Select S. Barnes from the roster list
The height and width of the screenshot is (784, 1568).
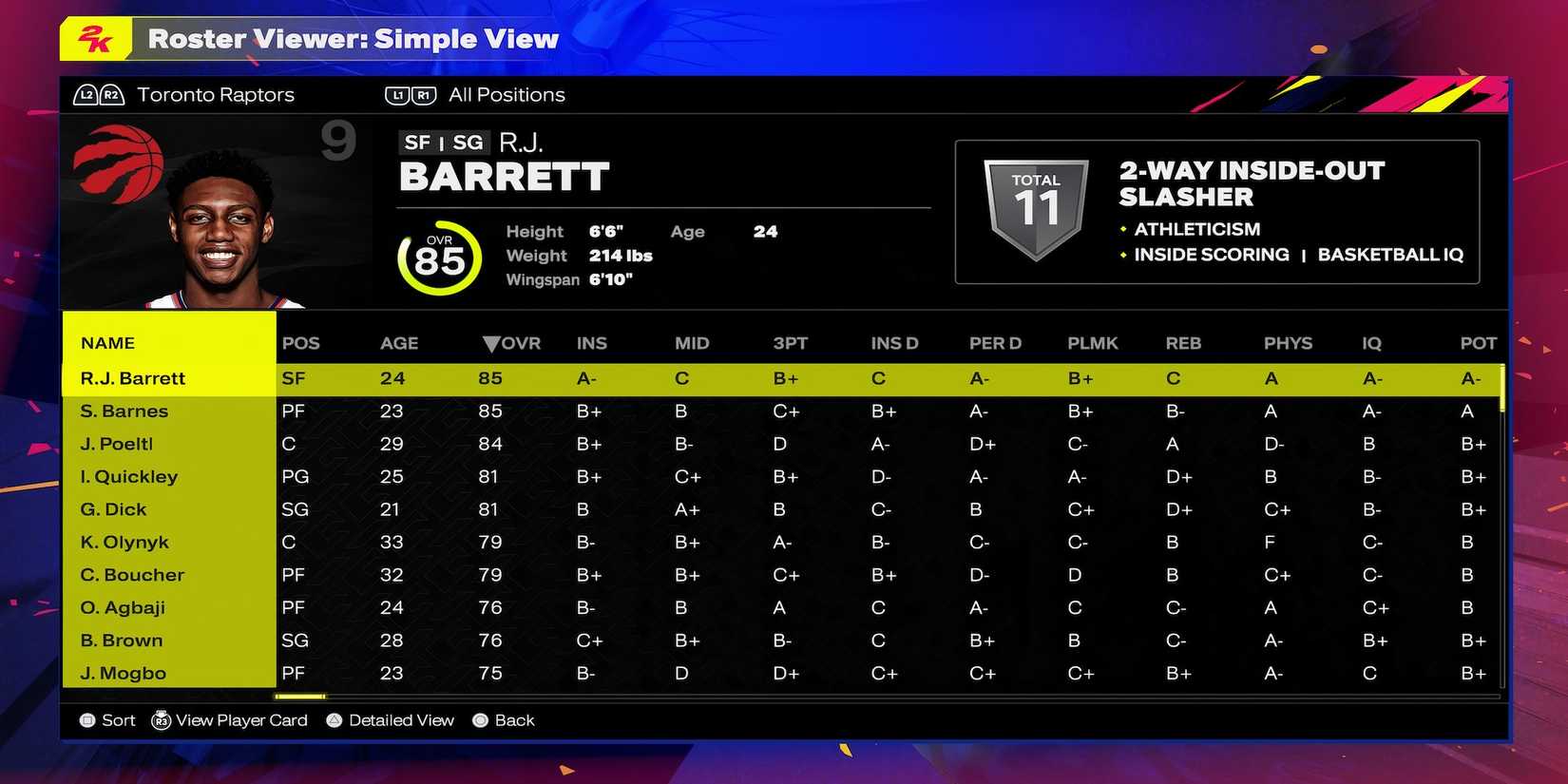[125, 411]
